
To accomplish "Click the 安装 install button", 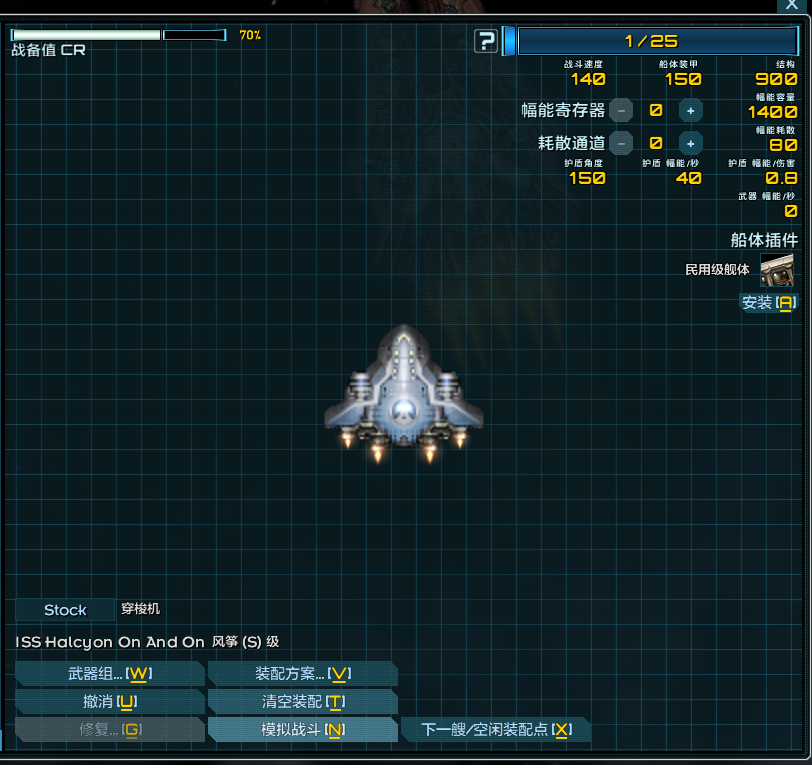I will (768, 302).
